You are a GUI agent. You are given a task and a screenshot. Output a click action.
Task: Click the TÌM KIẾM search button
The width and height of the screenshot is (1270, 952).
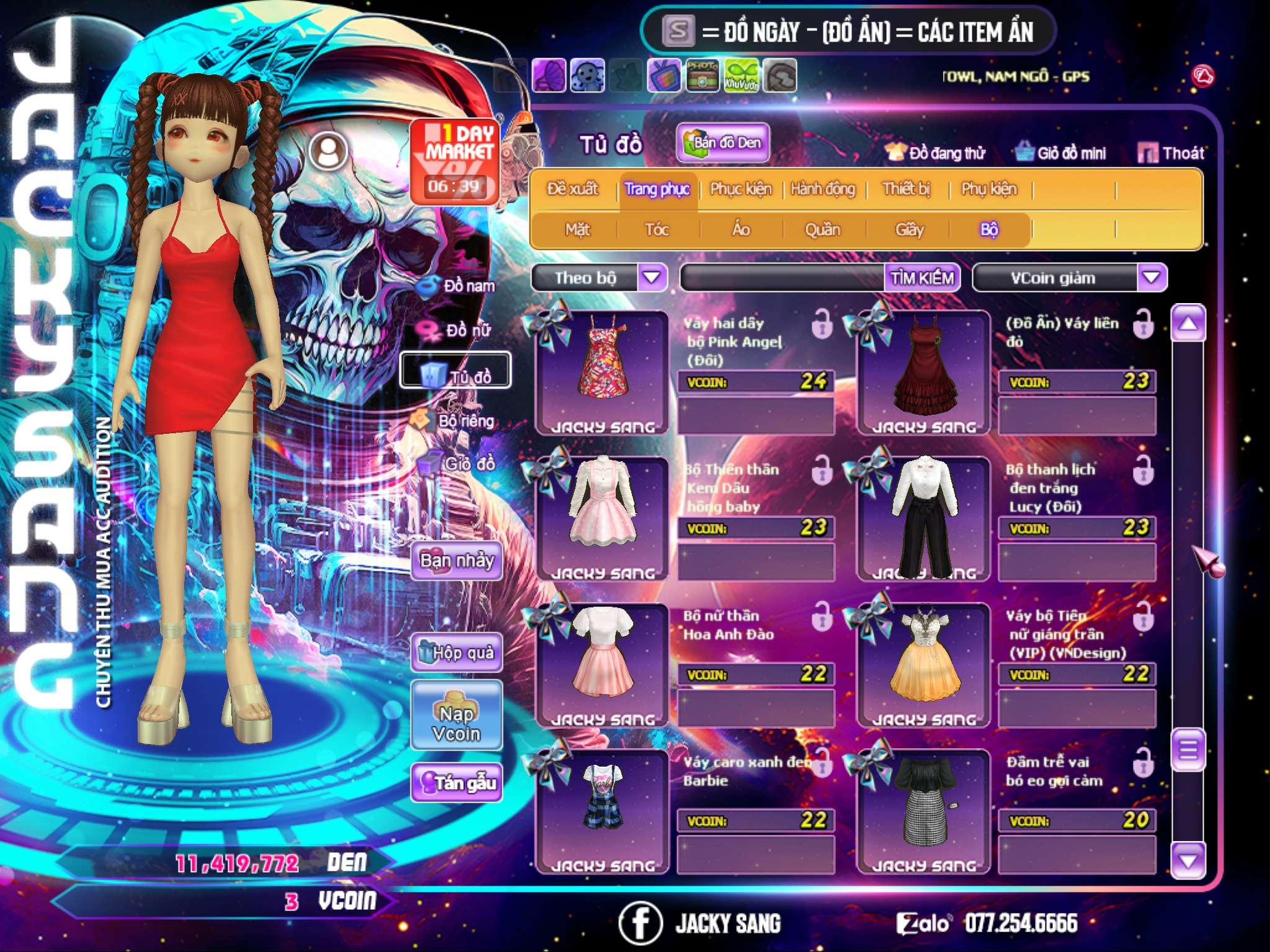(921, 278)
